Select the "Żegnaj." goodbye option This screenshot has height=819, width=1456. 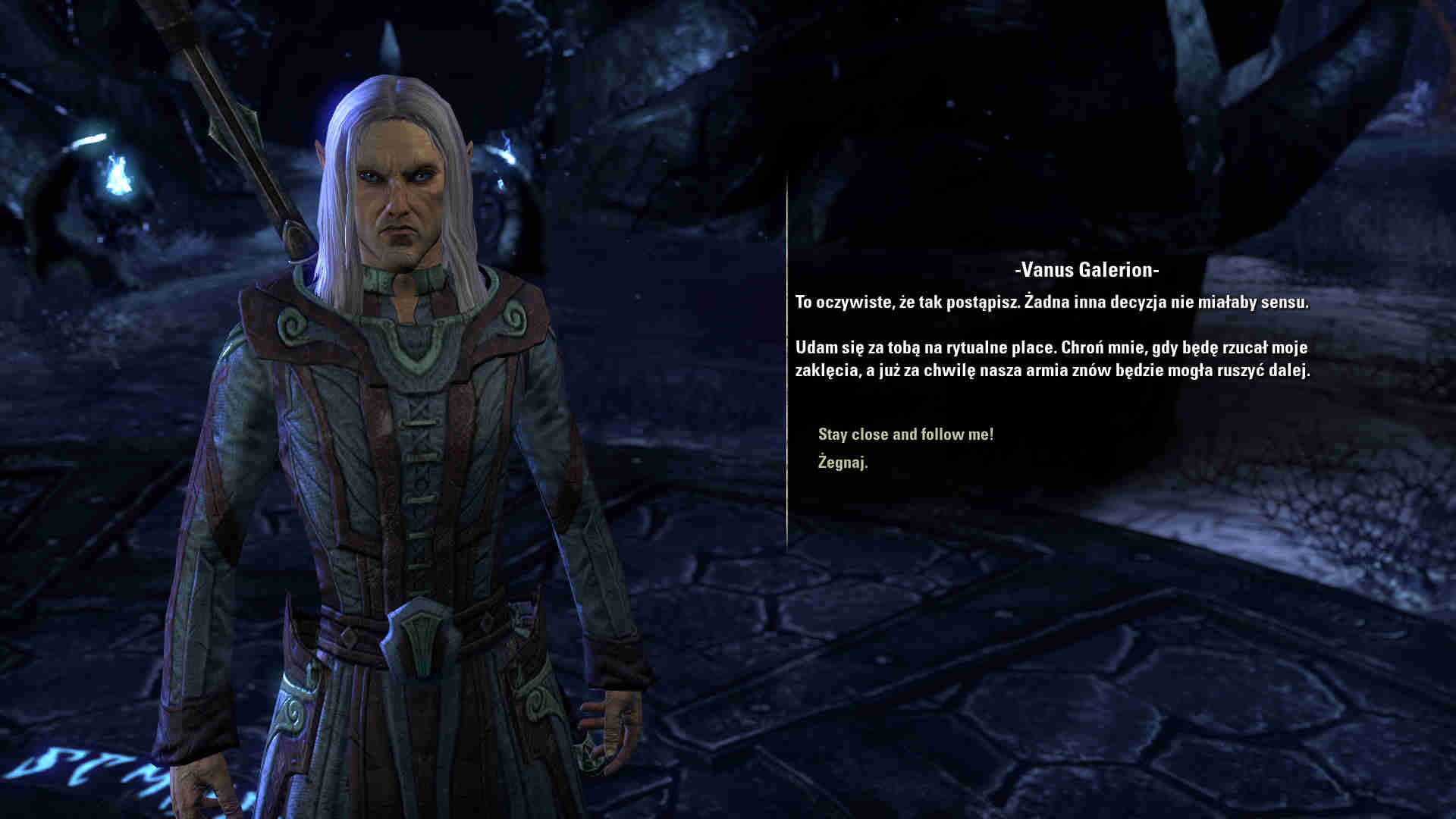[843, 462]
